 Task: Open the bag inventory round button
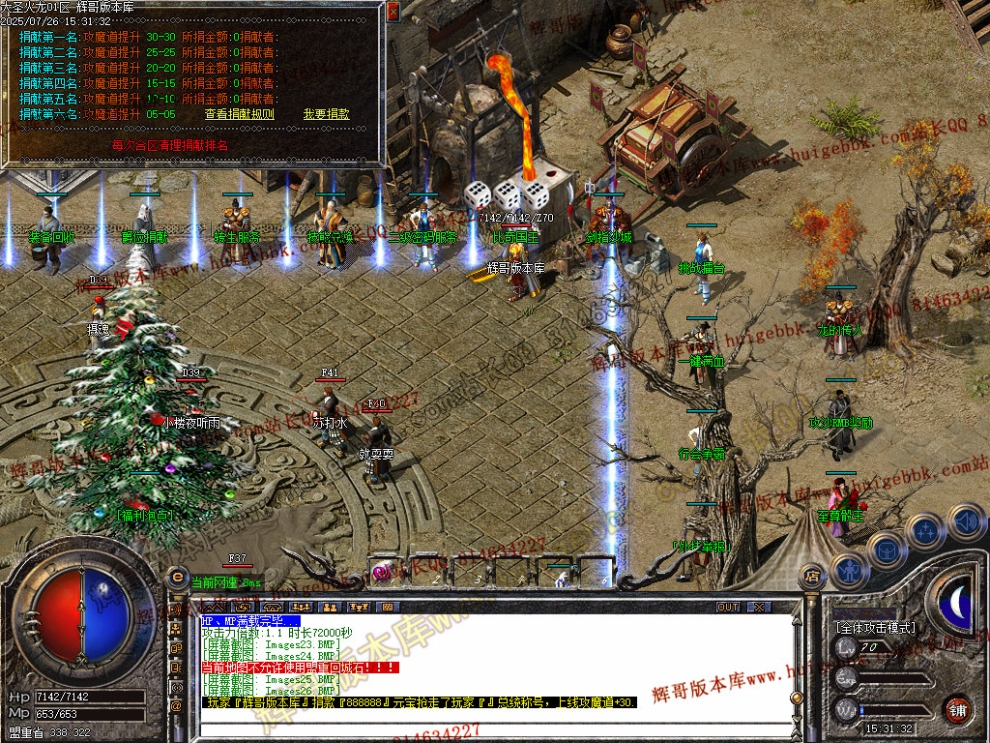(x=886, y=548)
